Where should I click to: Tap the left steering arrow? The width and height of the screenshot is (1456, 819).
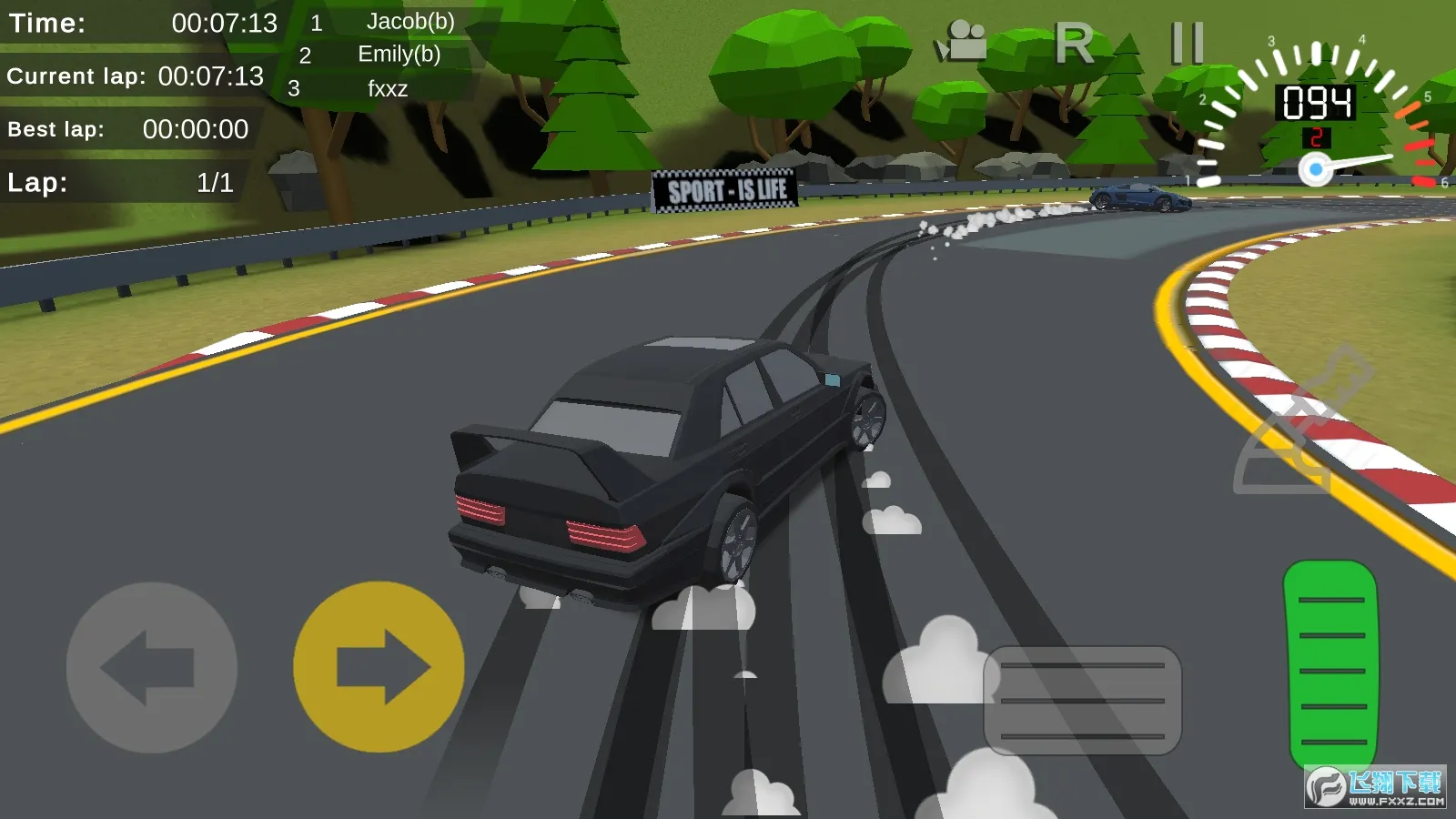151,667
